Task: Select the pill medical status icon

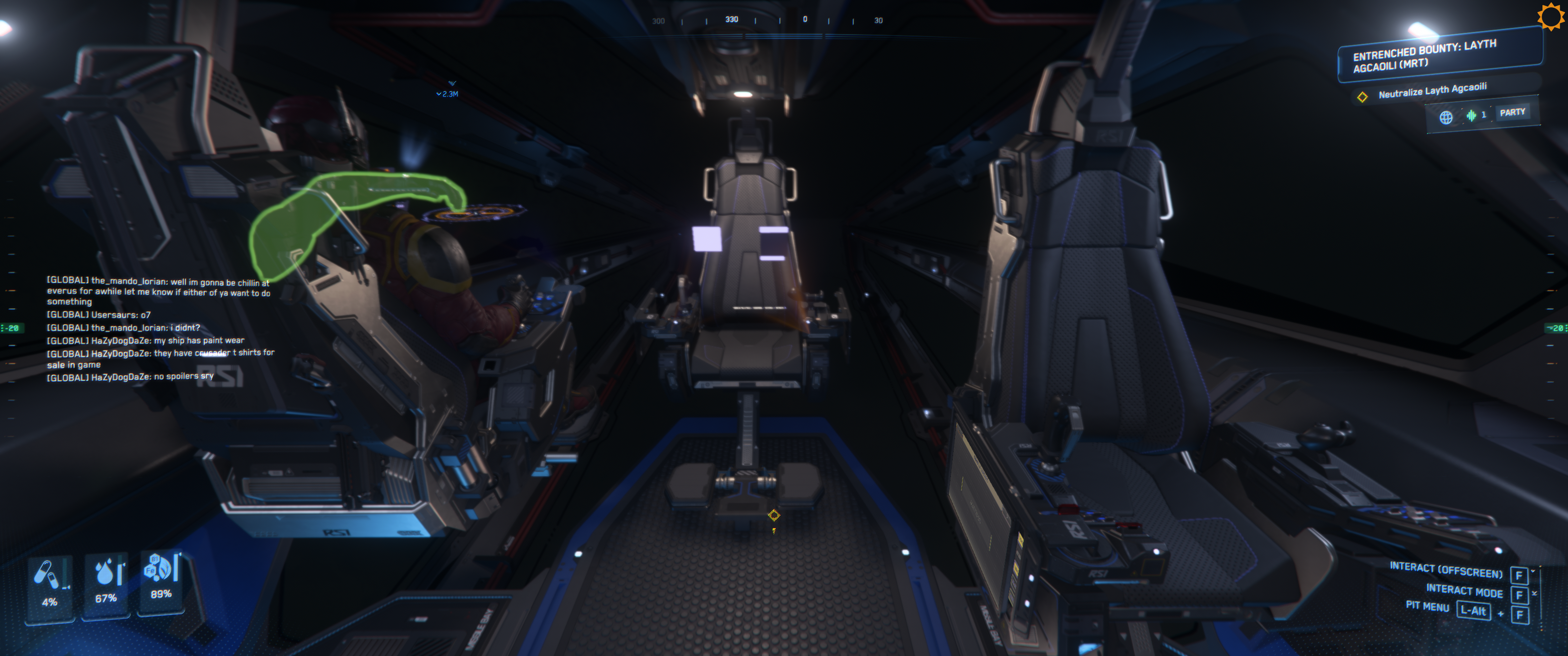Action: click(47, 574)
